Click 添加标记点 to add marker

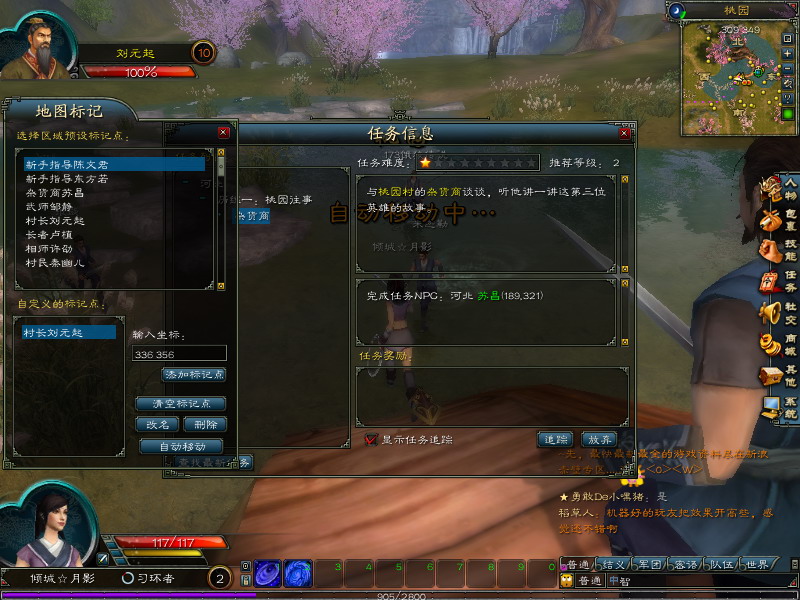(x=194, y=374)
